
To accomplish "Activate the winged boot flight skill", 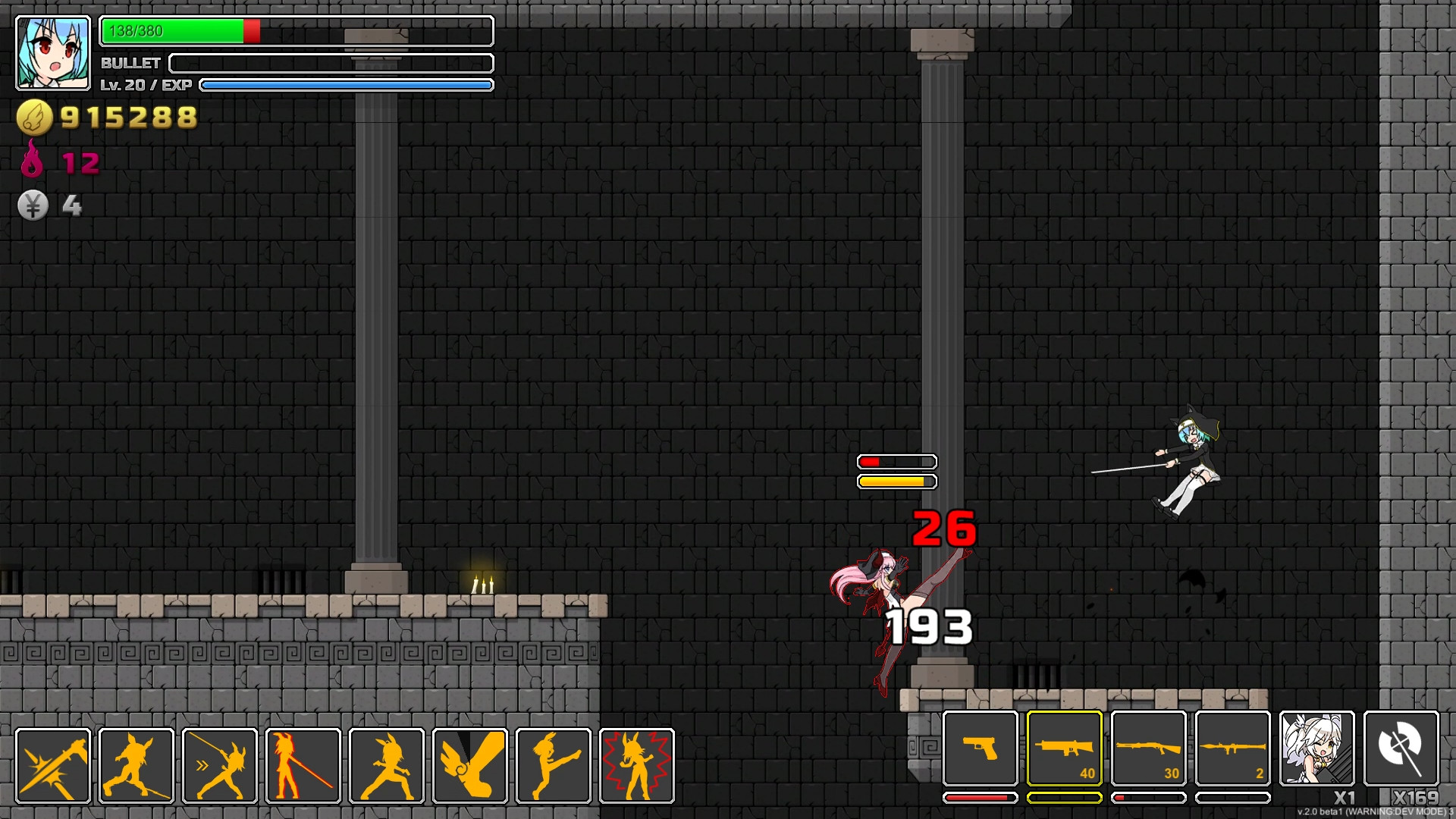I will 470,764.
